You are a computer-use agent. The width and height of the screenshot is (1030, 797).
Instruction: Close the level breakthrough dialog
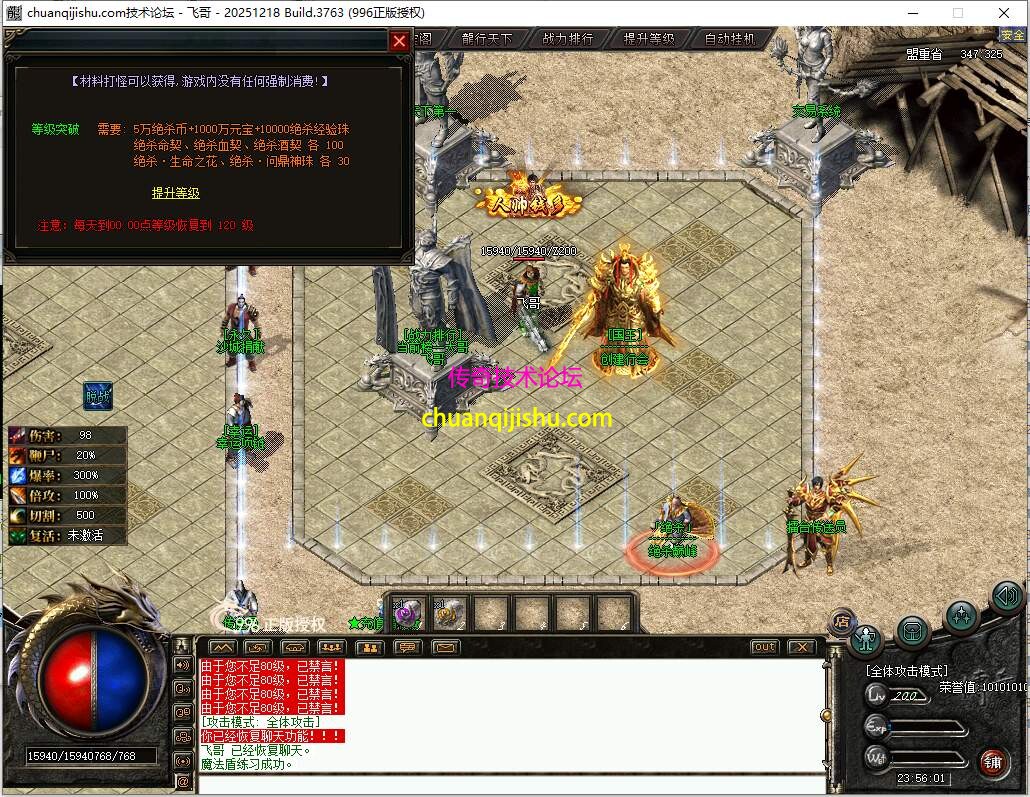pos(399,41)
